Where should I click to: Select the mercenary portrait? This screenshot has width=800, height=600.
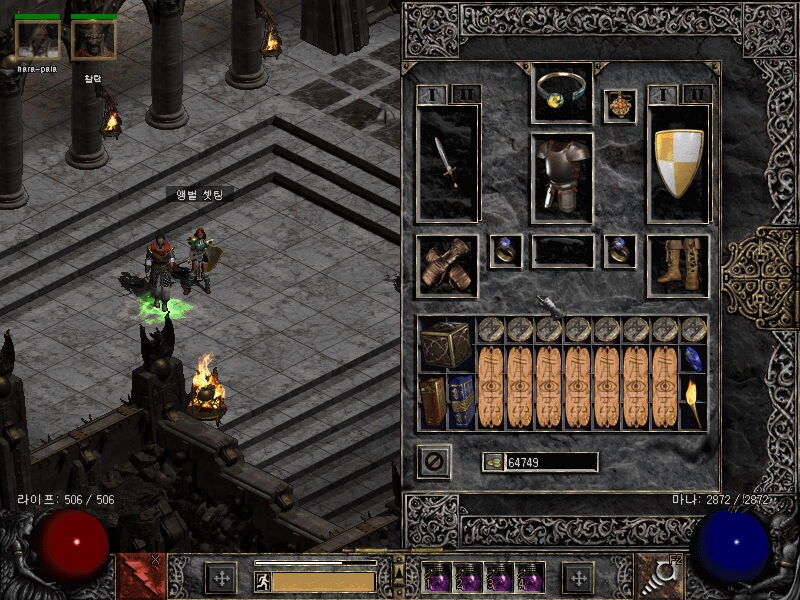click(93, 40)
